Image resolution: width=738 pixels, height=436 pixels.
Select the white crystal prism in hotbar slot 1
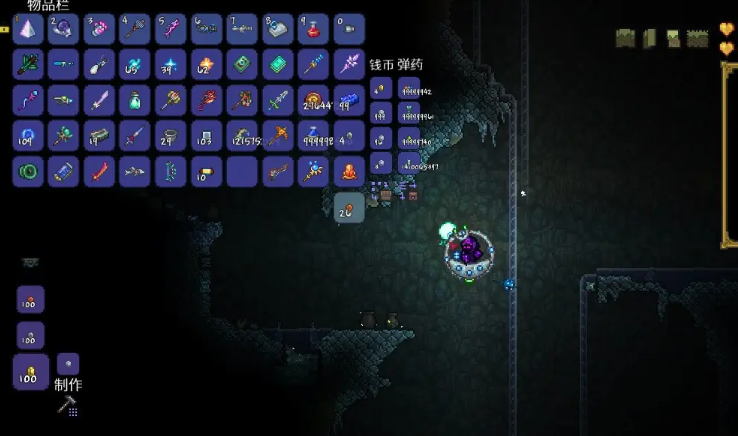[28, 28]
